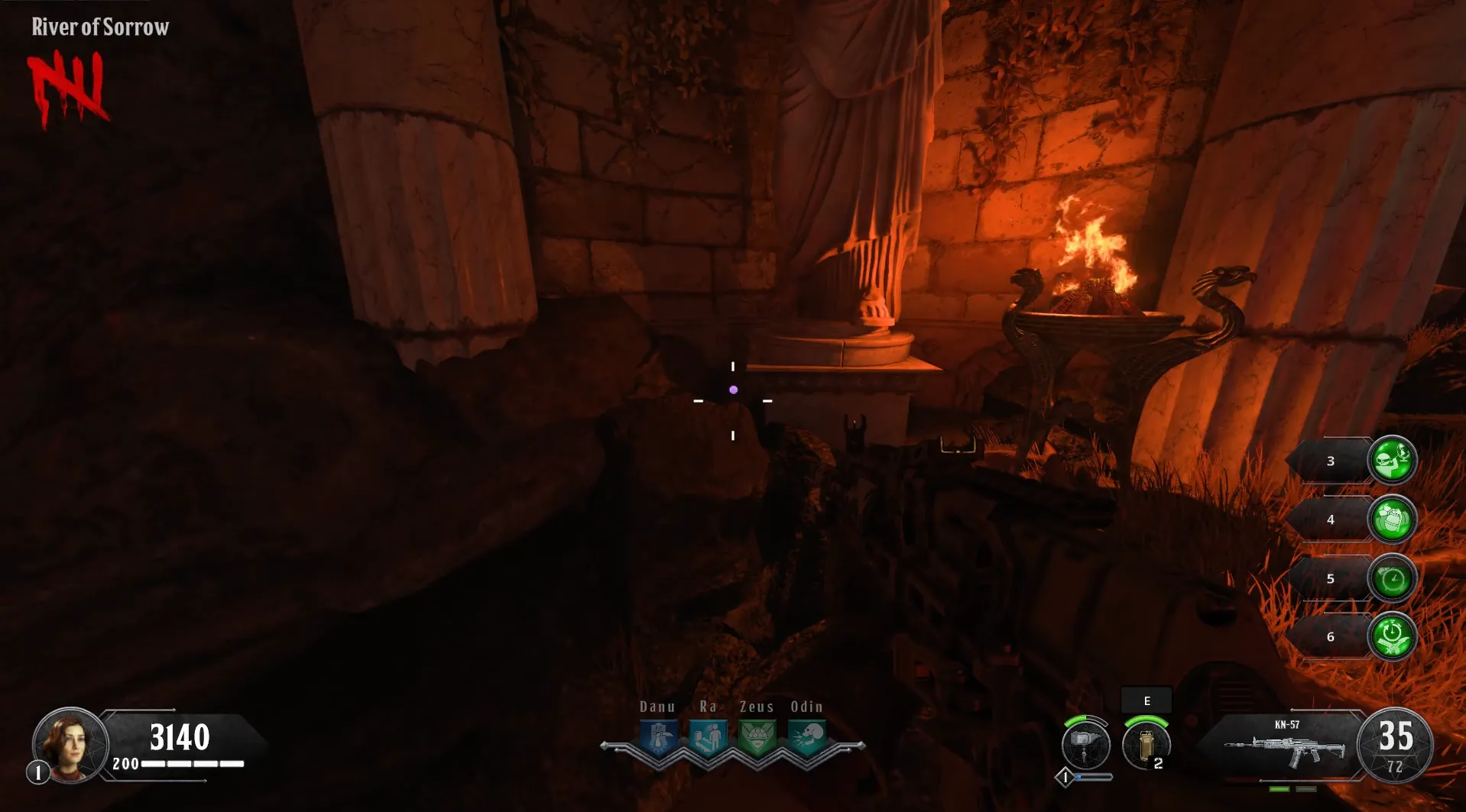Click the green Zeus perk shield

pos(757,738)
